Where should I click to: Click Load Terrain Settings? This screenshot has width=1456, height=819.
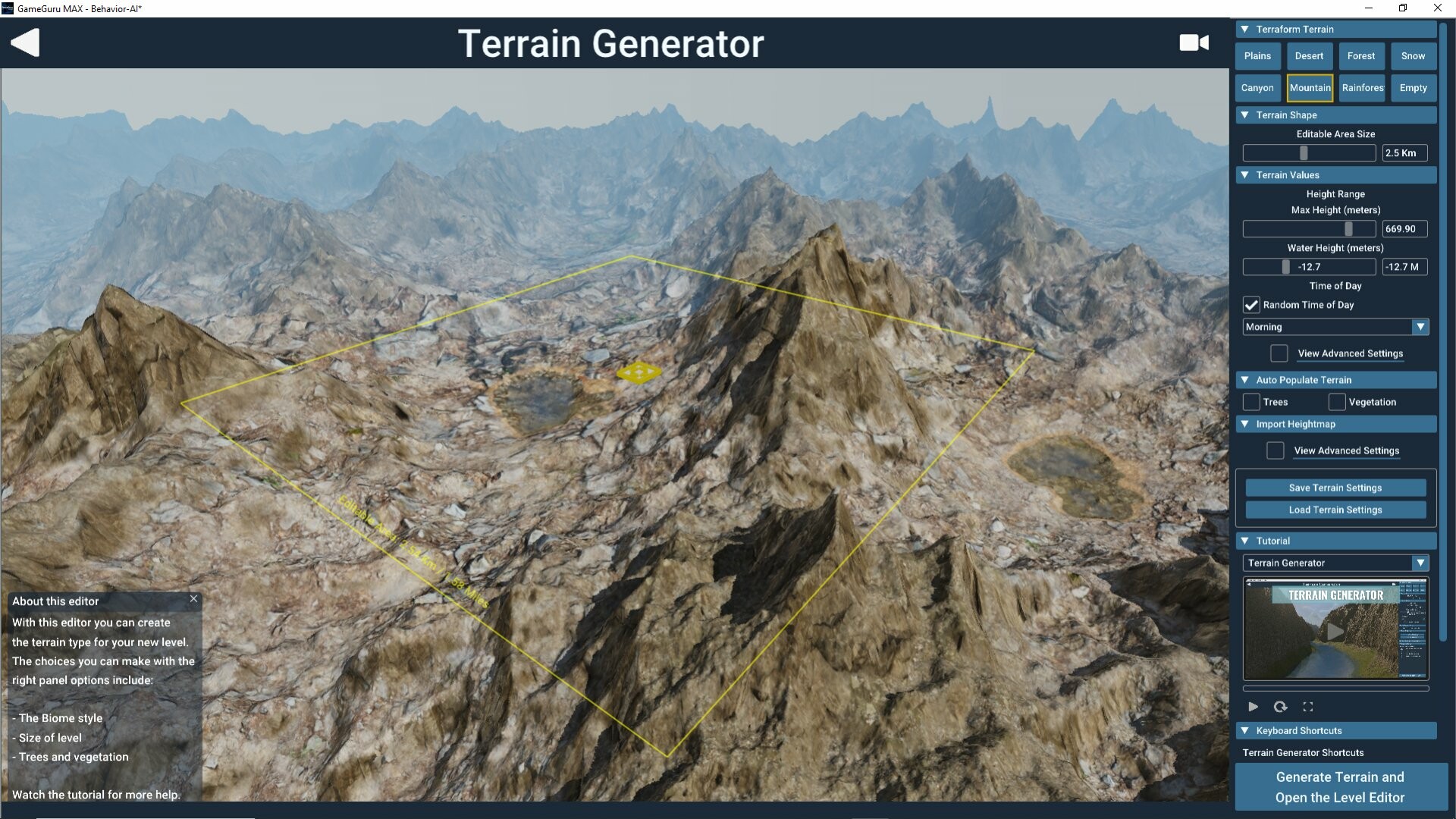[x=1335, y=510]
